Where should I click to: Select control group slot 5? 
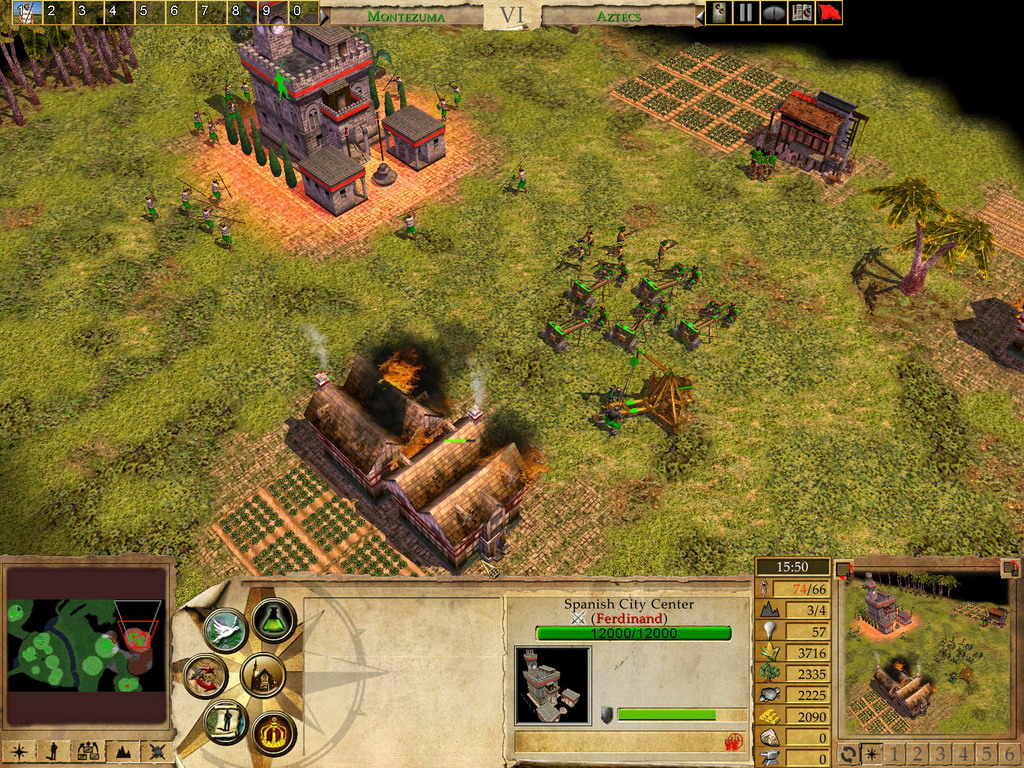click(142, 13)
